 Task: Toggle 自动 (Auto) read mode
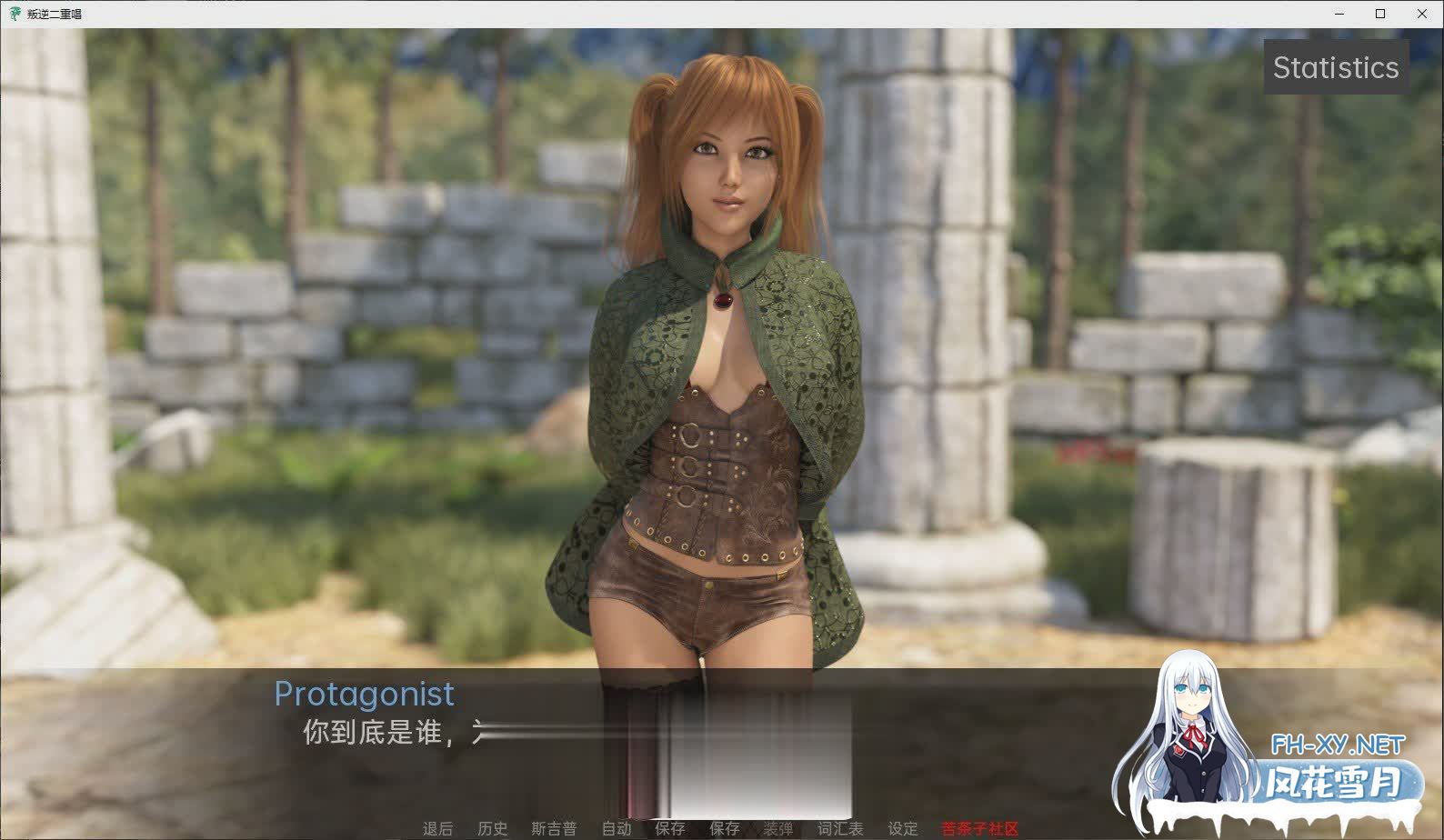[615, 828]
